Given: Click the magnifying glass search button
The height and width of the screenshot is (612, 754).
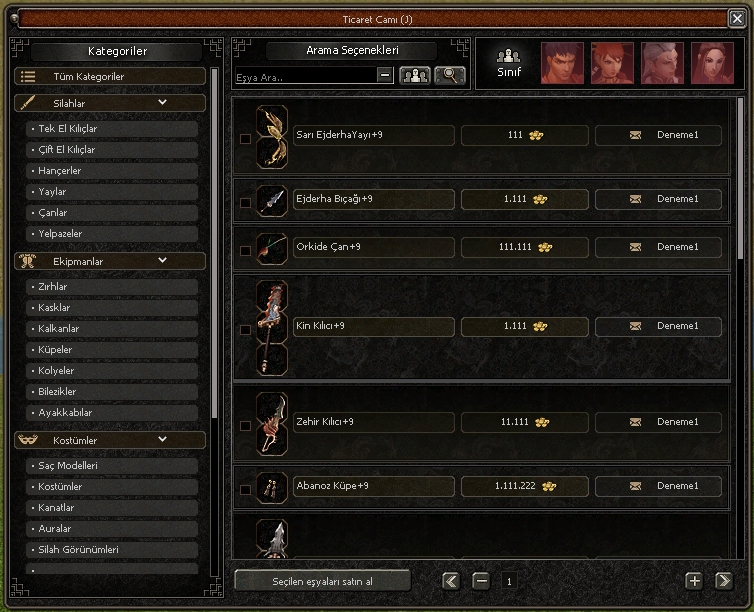Looking at the screenshot, I should pyautogui.click(x=450, y=75).
